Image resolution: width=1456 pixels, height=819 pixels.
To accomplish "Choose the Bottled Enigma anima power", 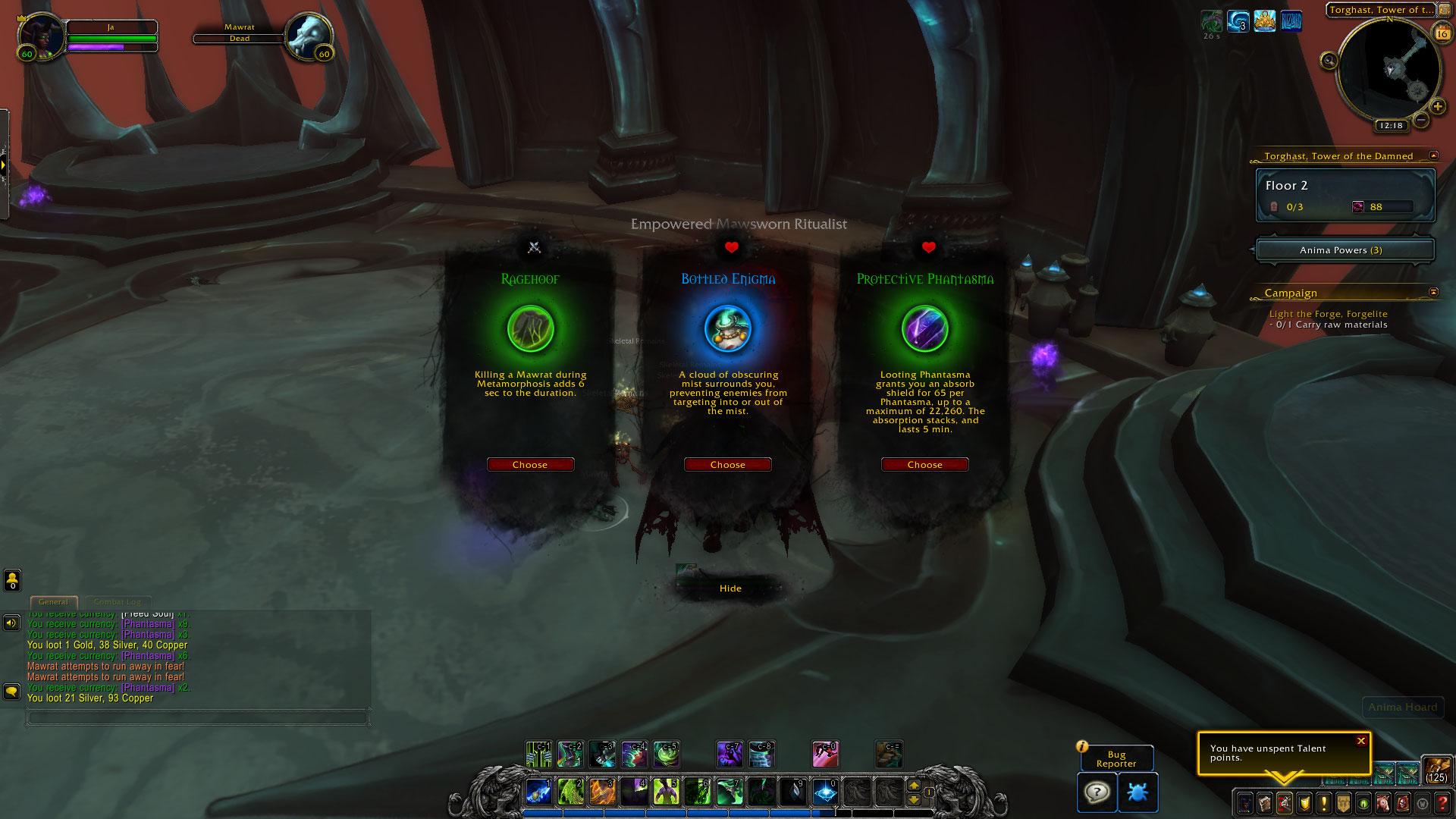I will pos(727,465).
